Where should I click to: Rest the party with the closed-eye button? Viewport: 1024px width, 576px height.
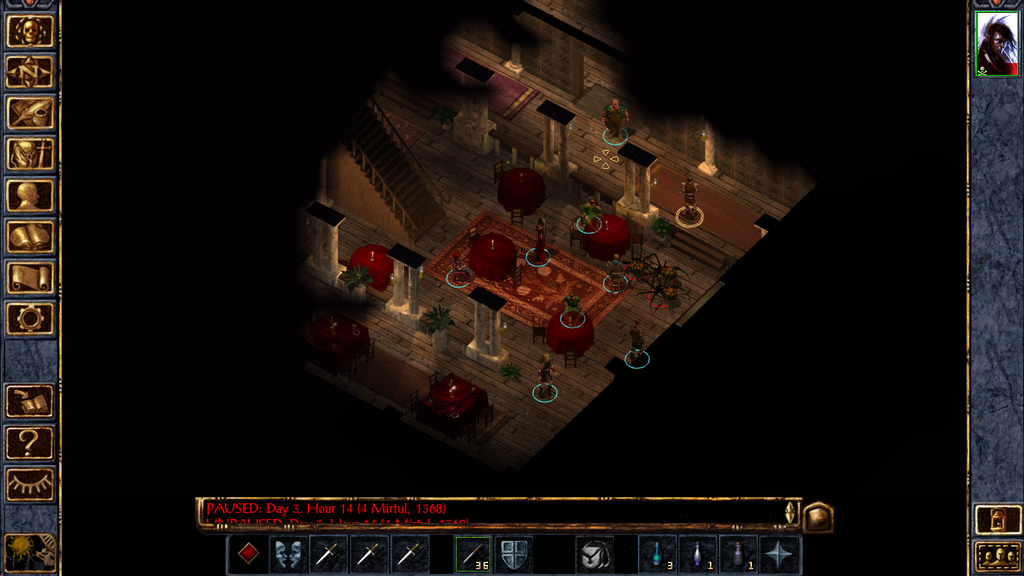(30, 484)
